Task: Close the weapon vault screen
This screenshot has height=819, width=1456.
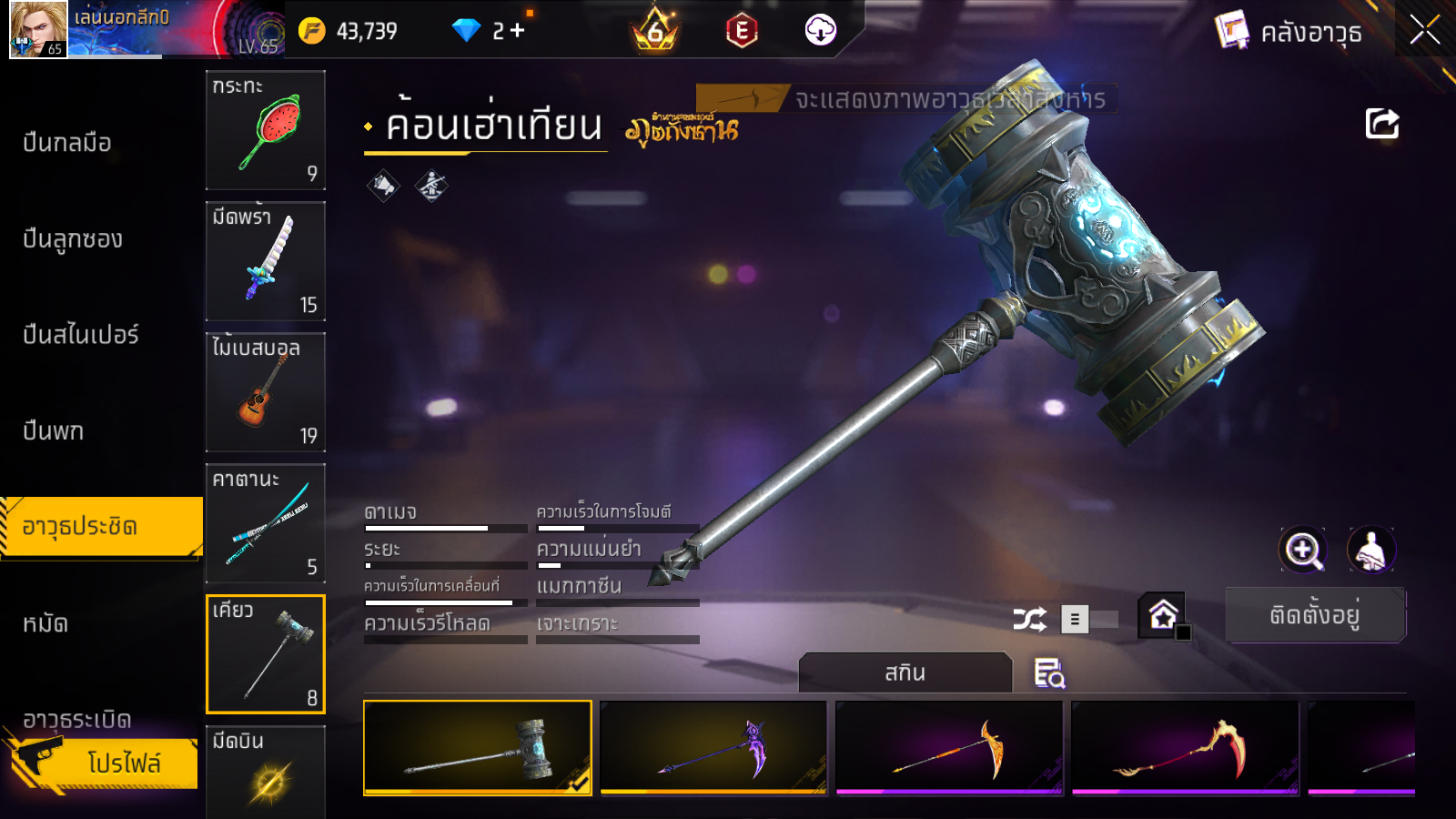Action: pos(1425,31)
